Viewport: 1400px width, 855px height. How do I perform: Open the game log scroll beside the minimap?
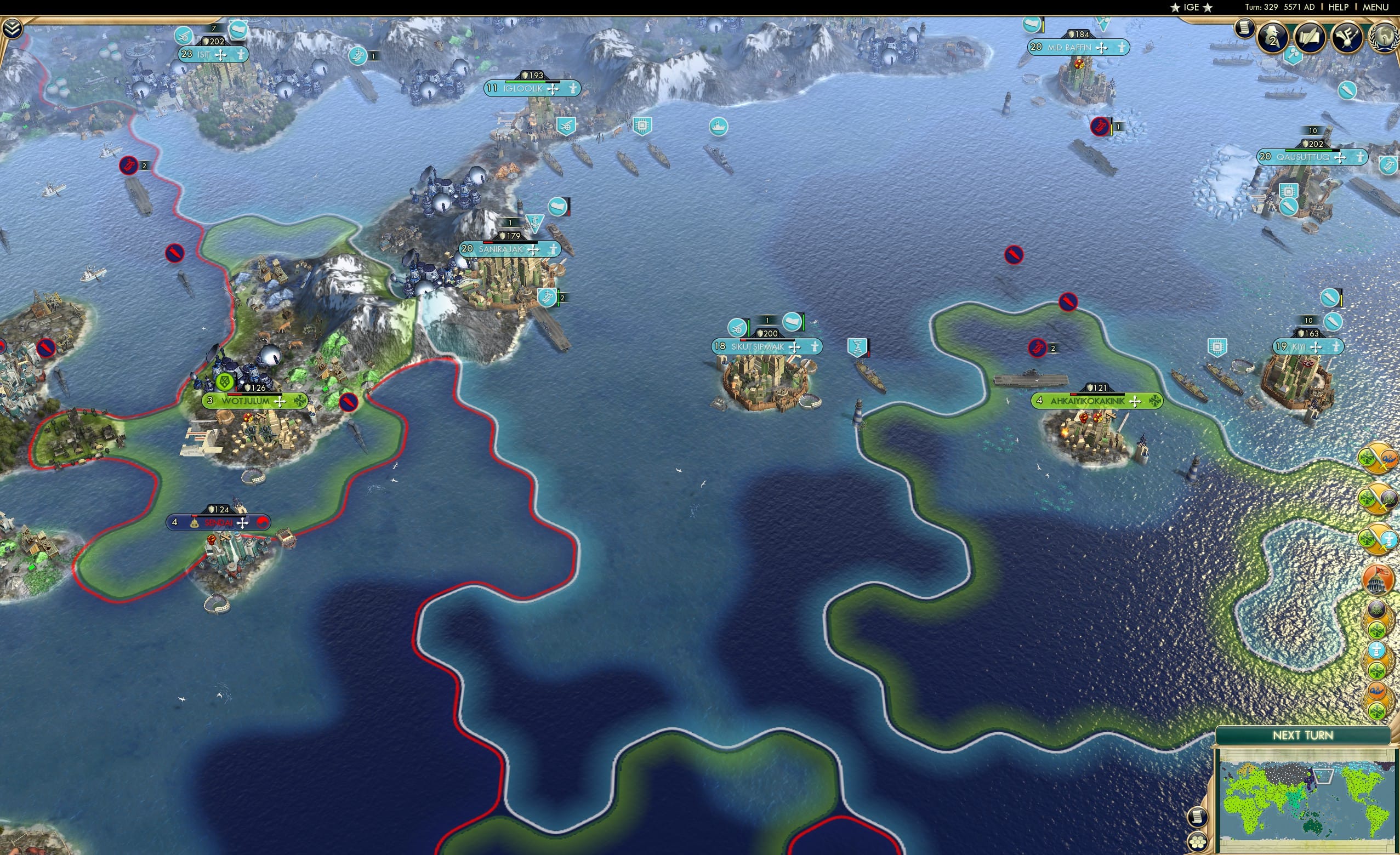(x=1199, y=818)
